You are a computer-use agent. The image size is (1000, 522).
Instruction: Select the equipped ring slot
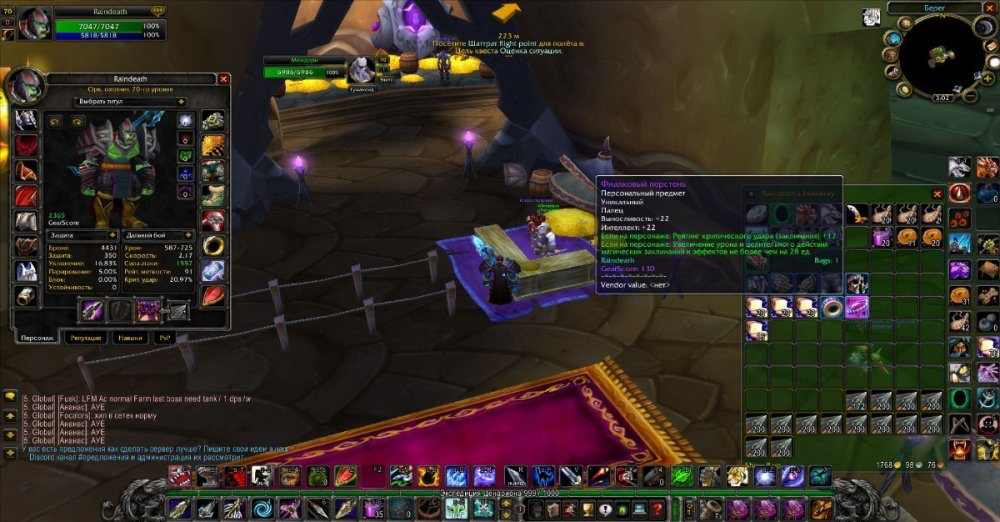click(213, 245)
